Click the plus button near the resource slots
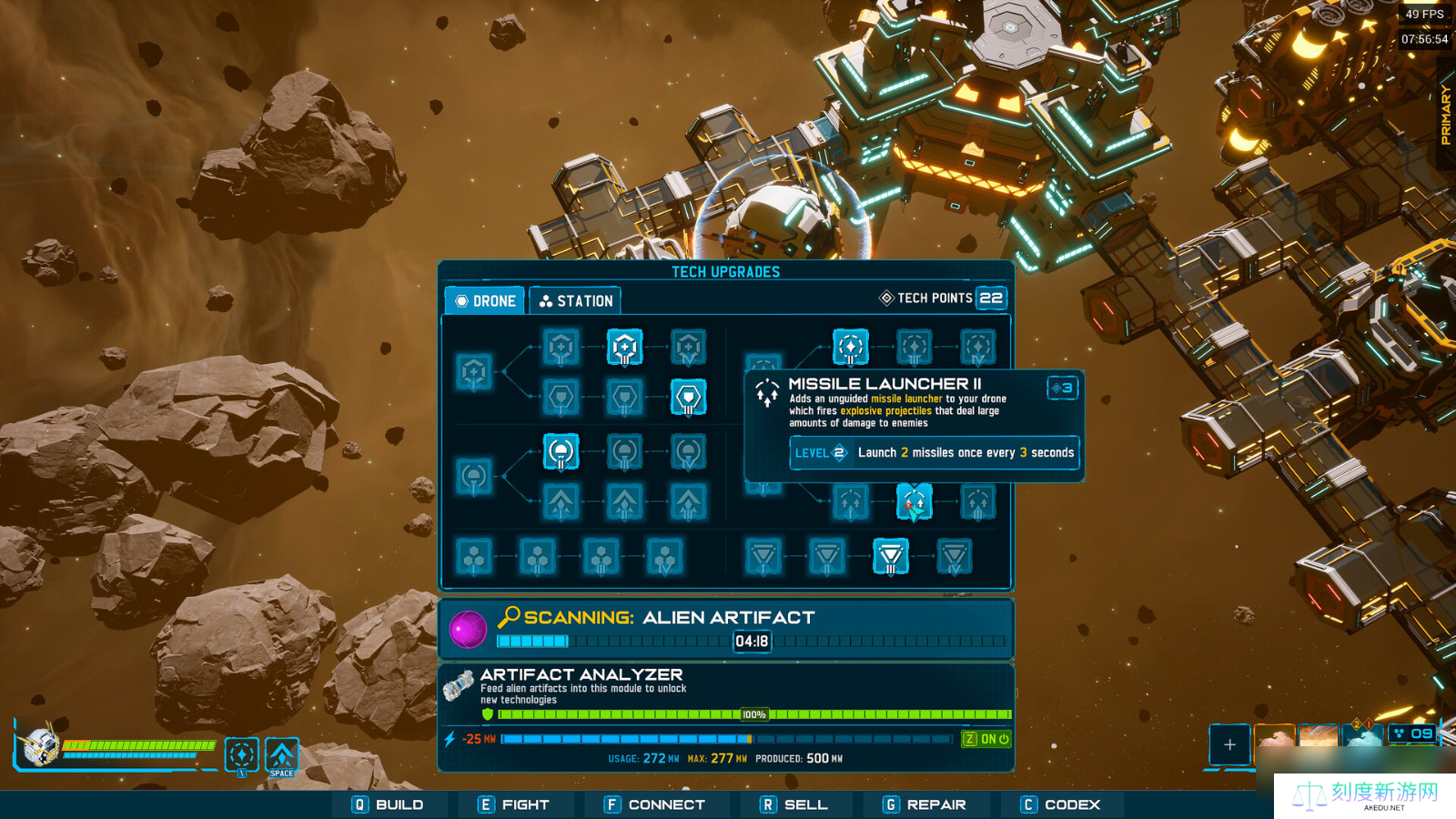This screenshot has width=1456, height=819. (1229, 745)
